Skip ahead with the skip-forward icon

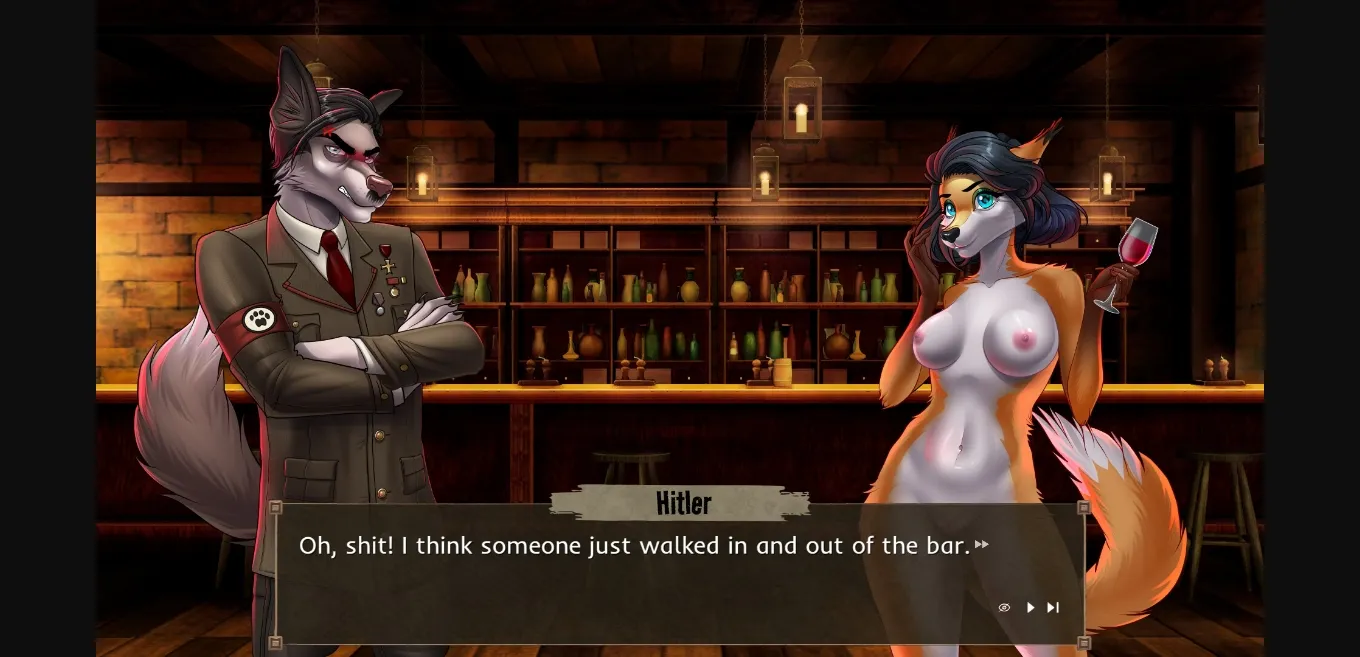(1053, 607)
